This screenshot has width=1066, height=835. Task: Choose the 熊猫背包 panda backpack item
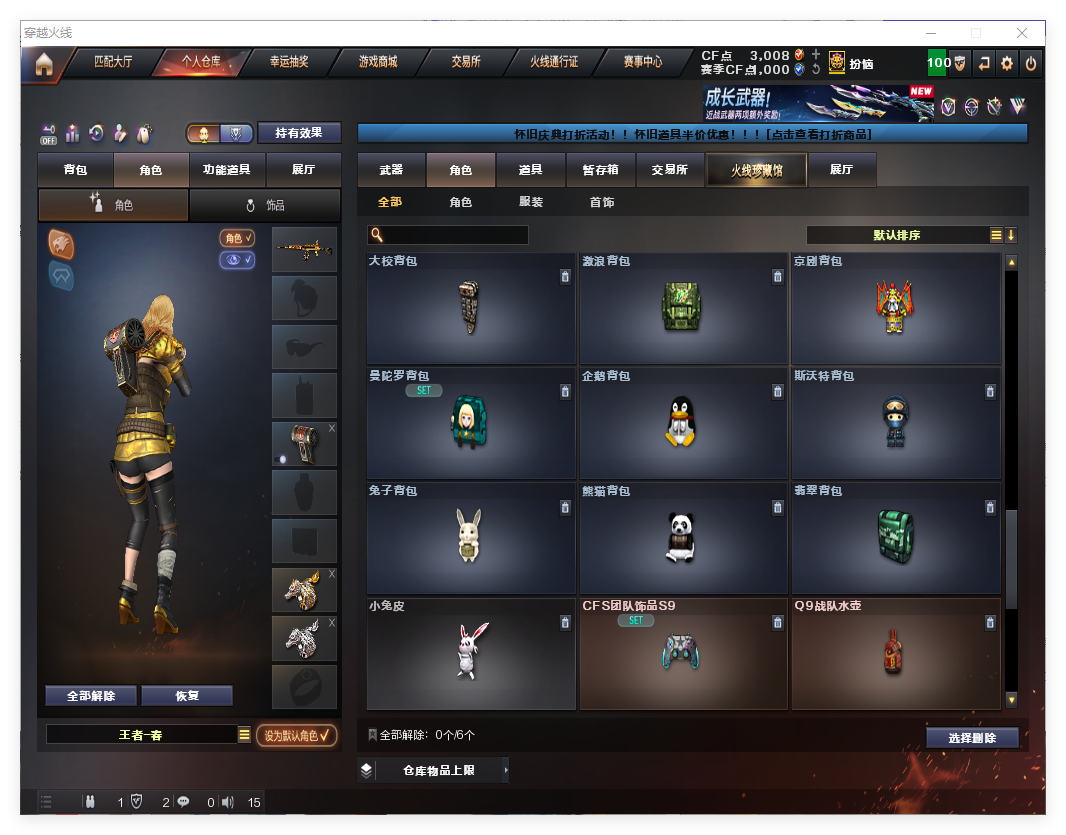[x=683, y=538]
